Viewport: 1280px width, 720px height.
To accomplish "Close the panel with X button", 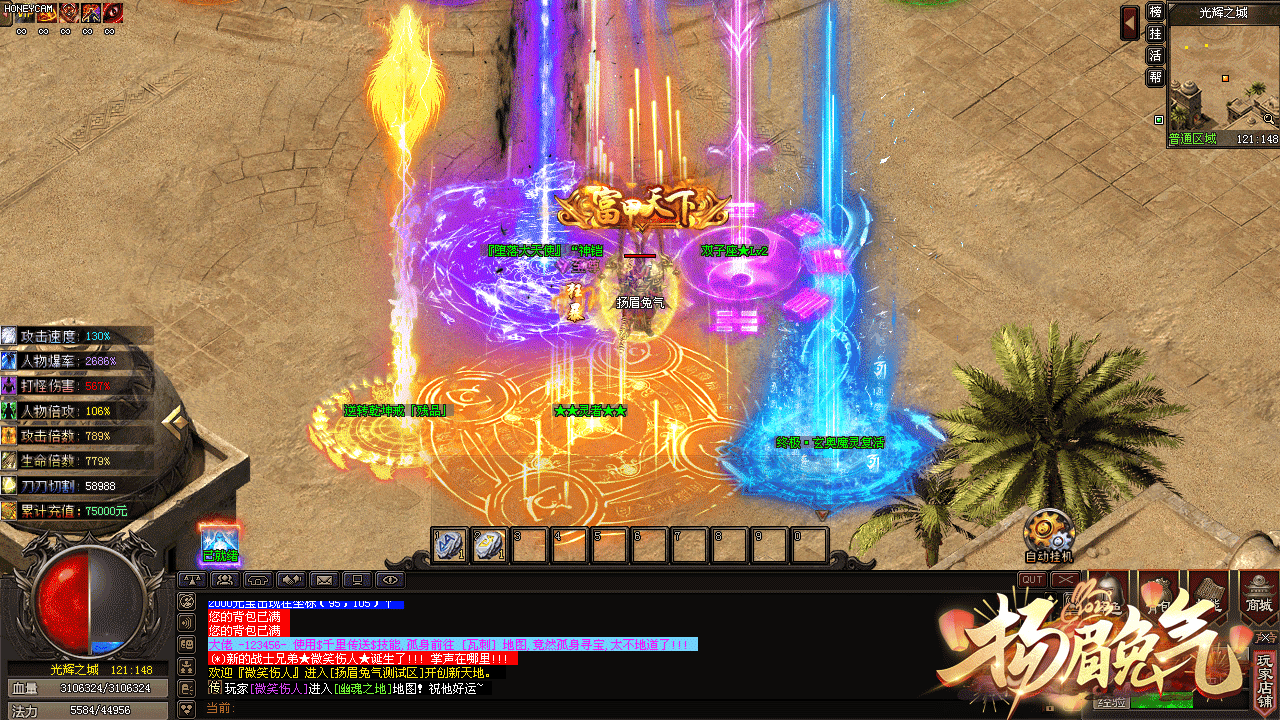I will tap(1066, 580).
